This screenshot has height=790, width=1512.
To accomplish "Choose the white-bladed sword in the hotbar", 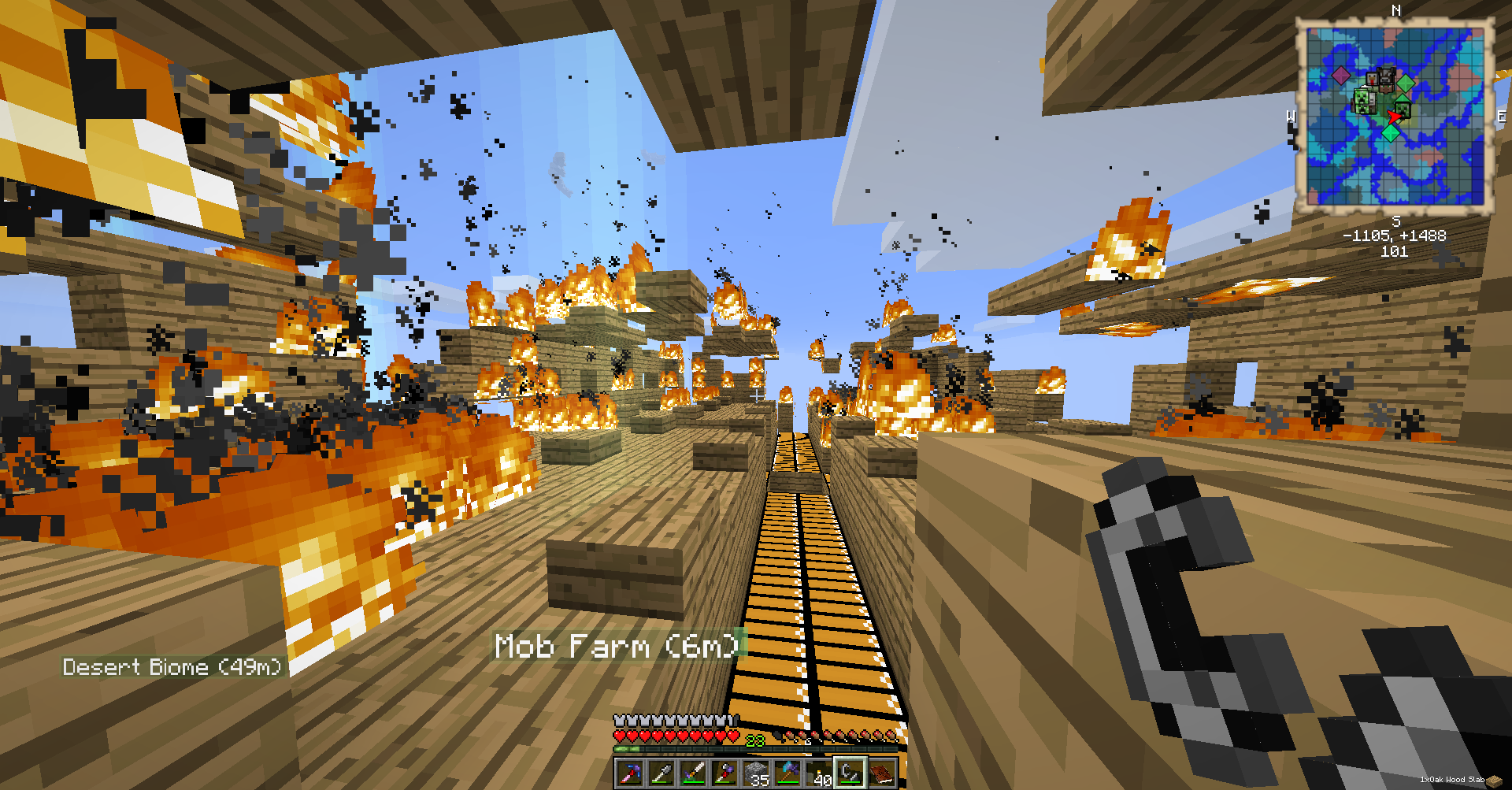I will 693,773.
